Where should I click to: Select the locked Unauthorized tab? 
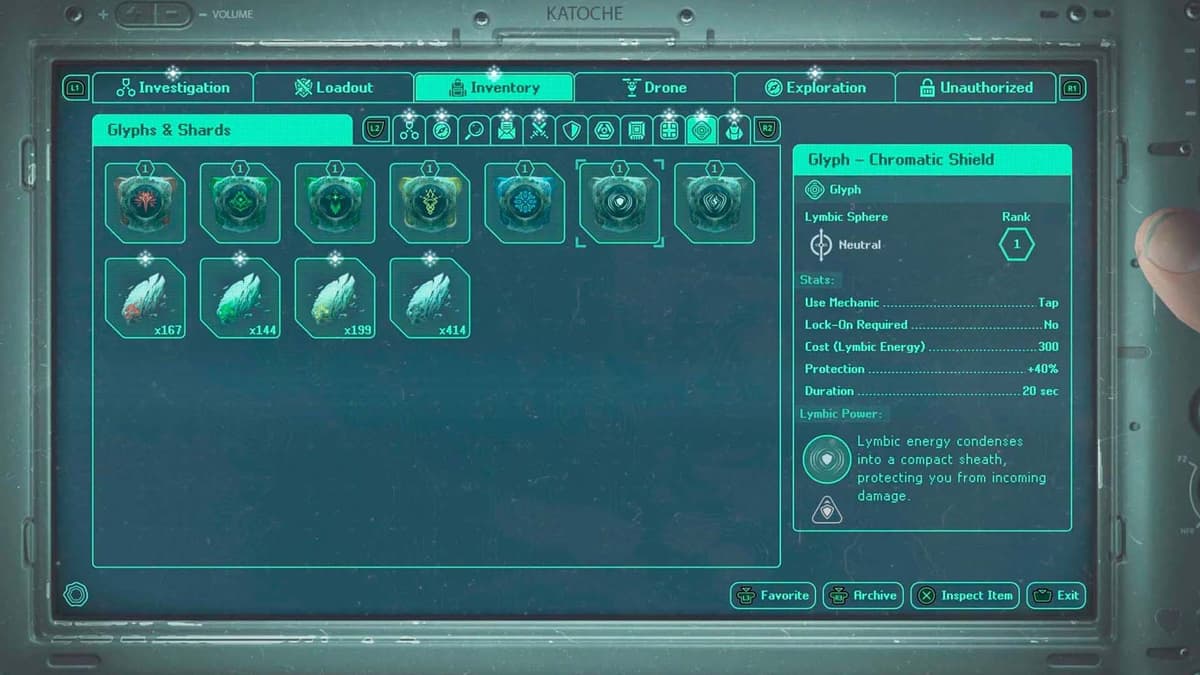975,88
